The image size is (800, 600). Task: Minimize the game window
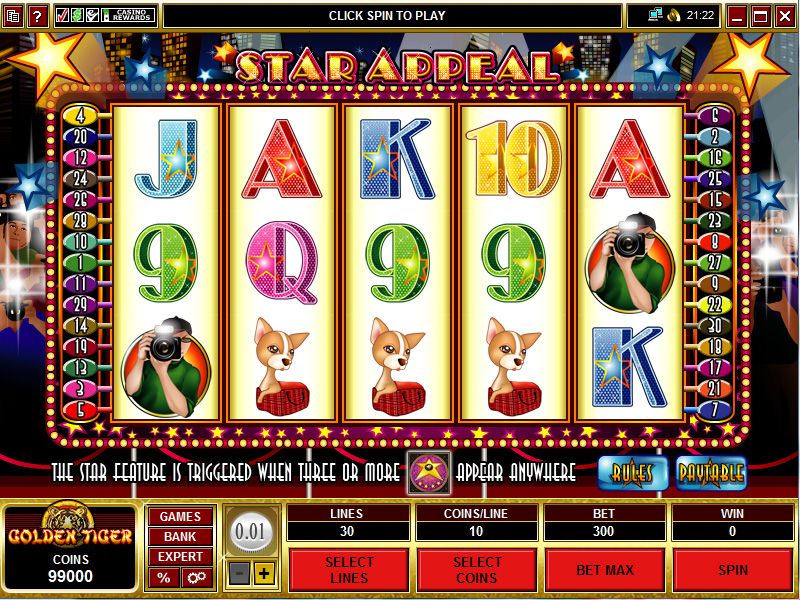tap(738, 15)
